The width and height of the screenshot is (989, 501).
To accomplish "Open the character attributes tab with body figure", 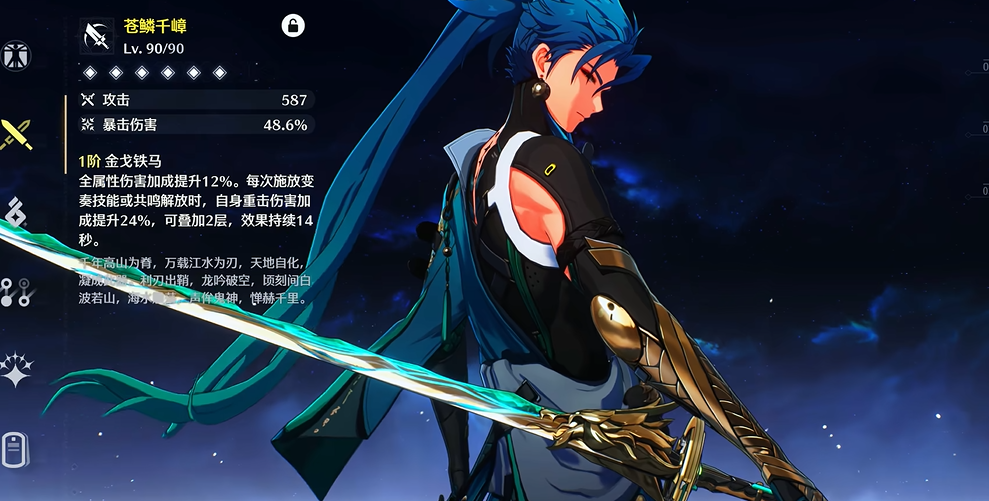I will (x=15, y=55).
